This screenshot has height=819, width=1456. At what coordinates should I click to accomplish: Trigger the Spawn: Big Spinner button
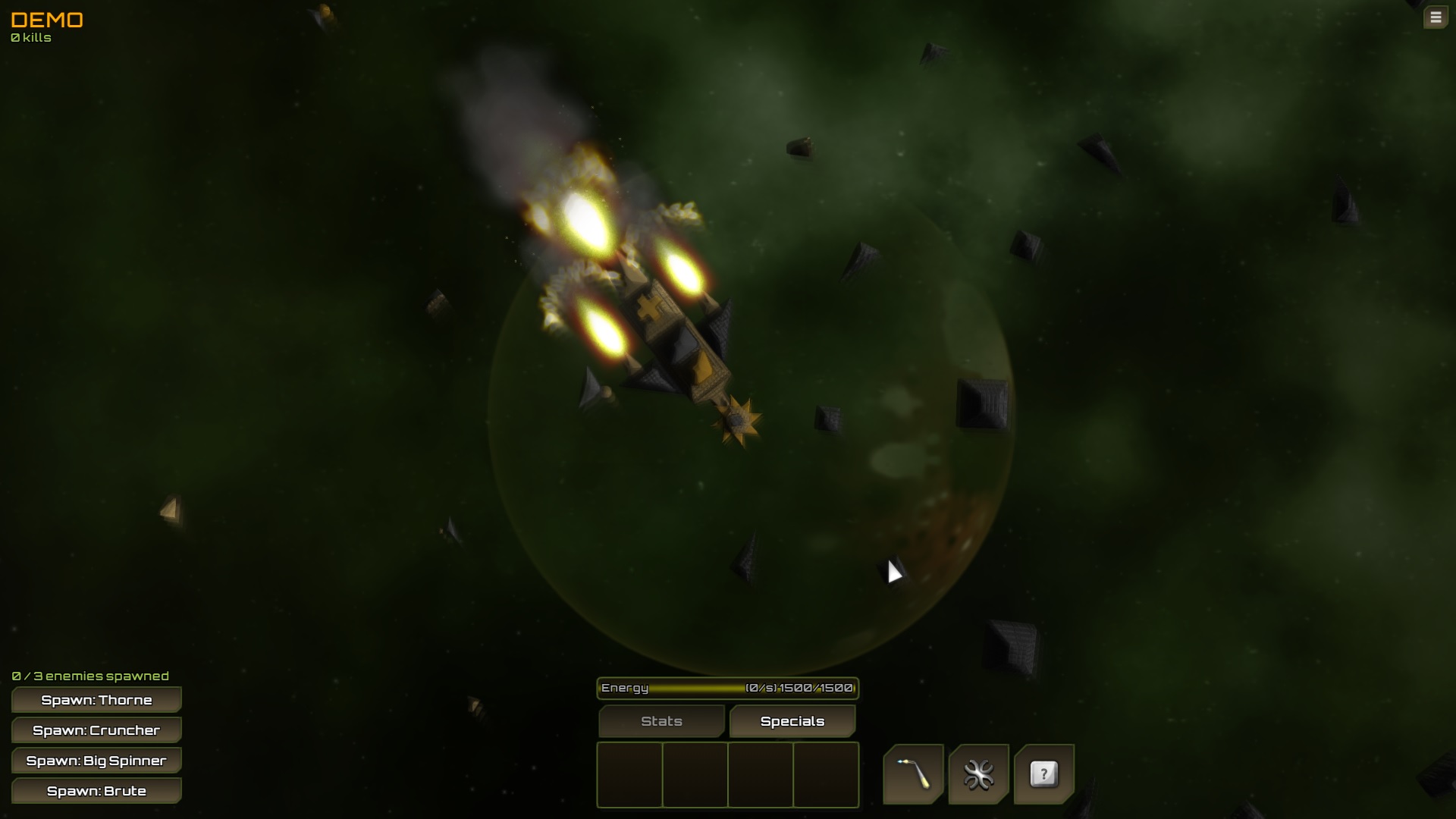(x=96, y=760)
